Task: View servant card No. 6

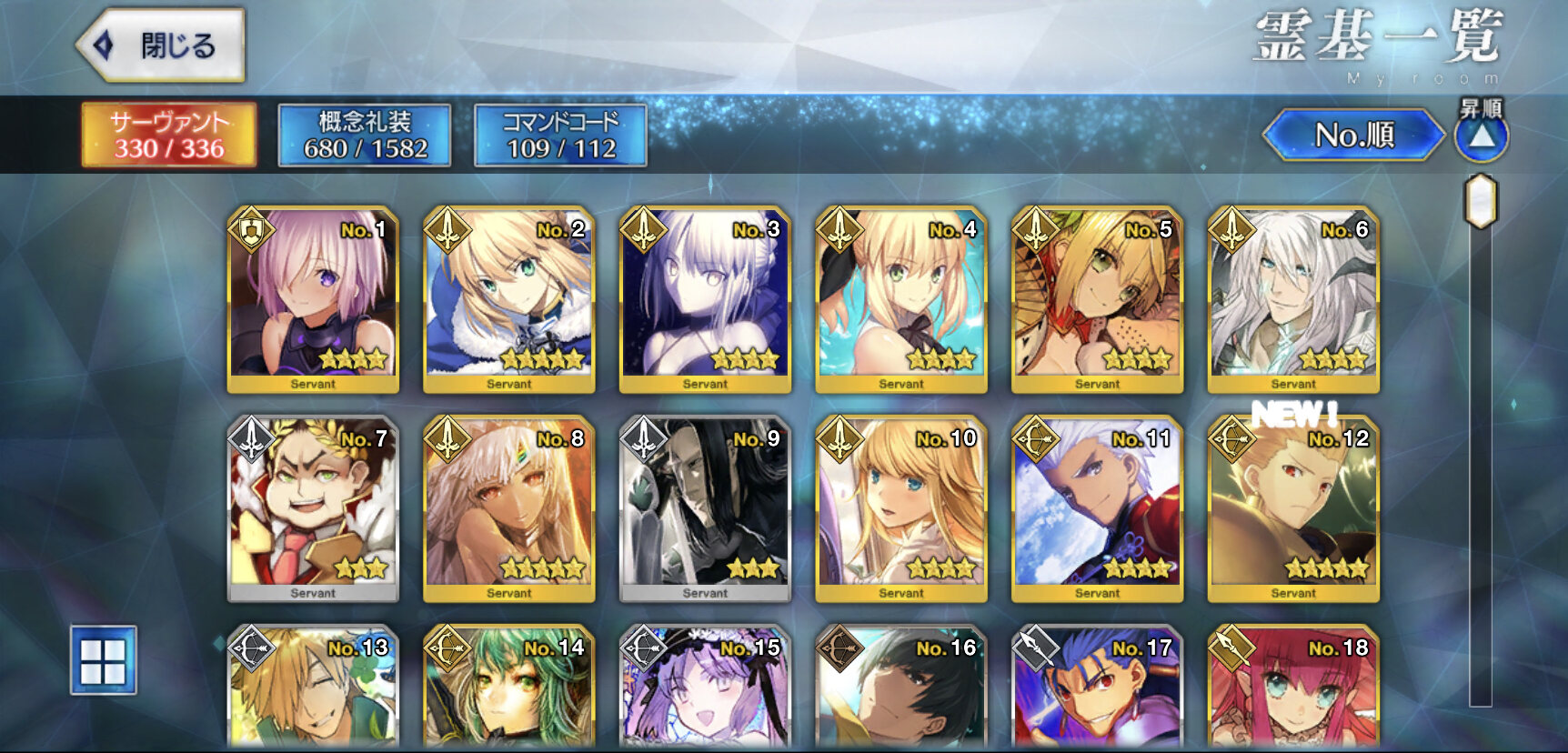Action: tap(1293, 298)
